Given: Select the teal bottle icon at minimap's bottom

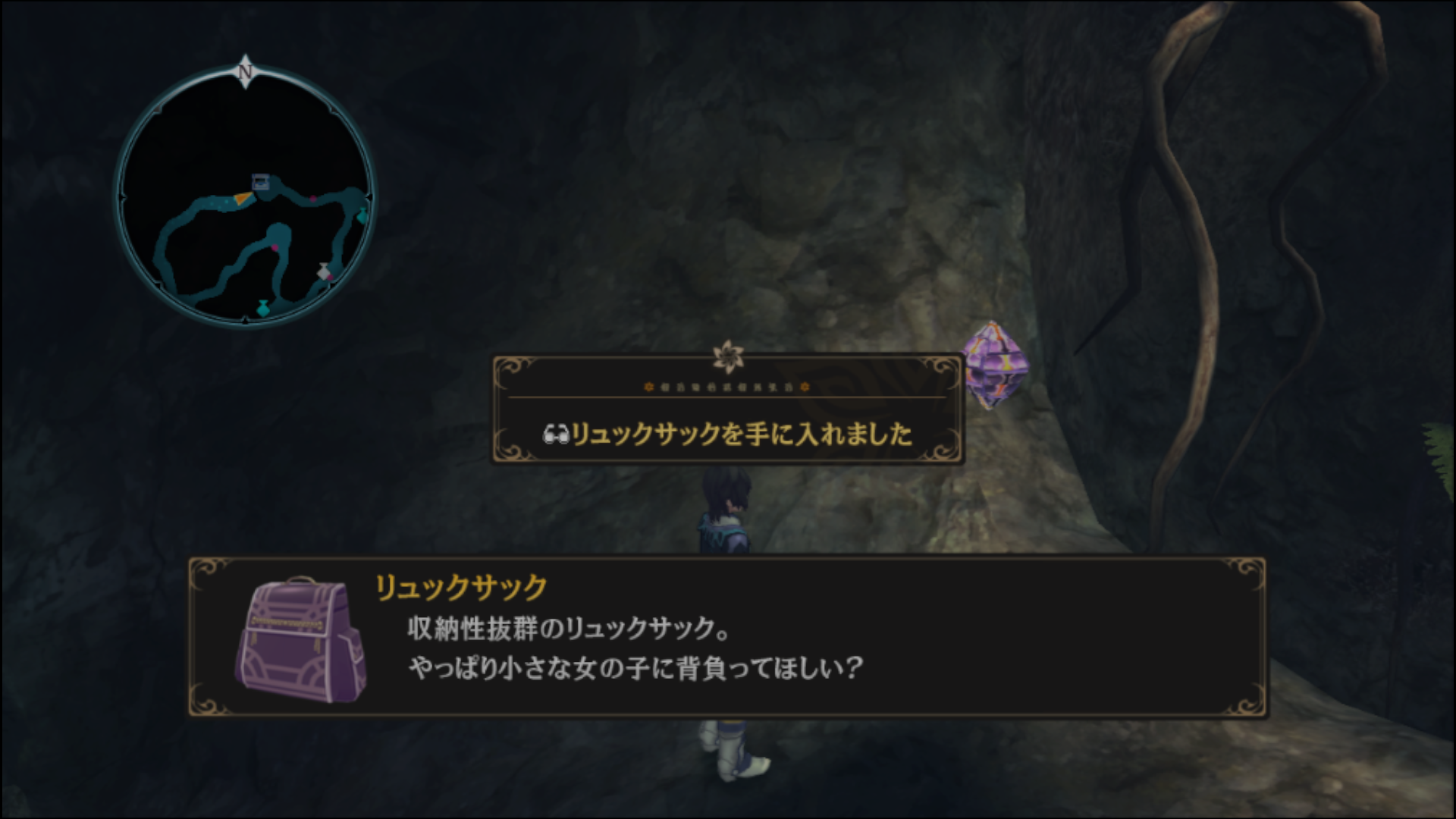Looking at the screenshot, I should 262,308.
